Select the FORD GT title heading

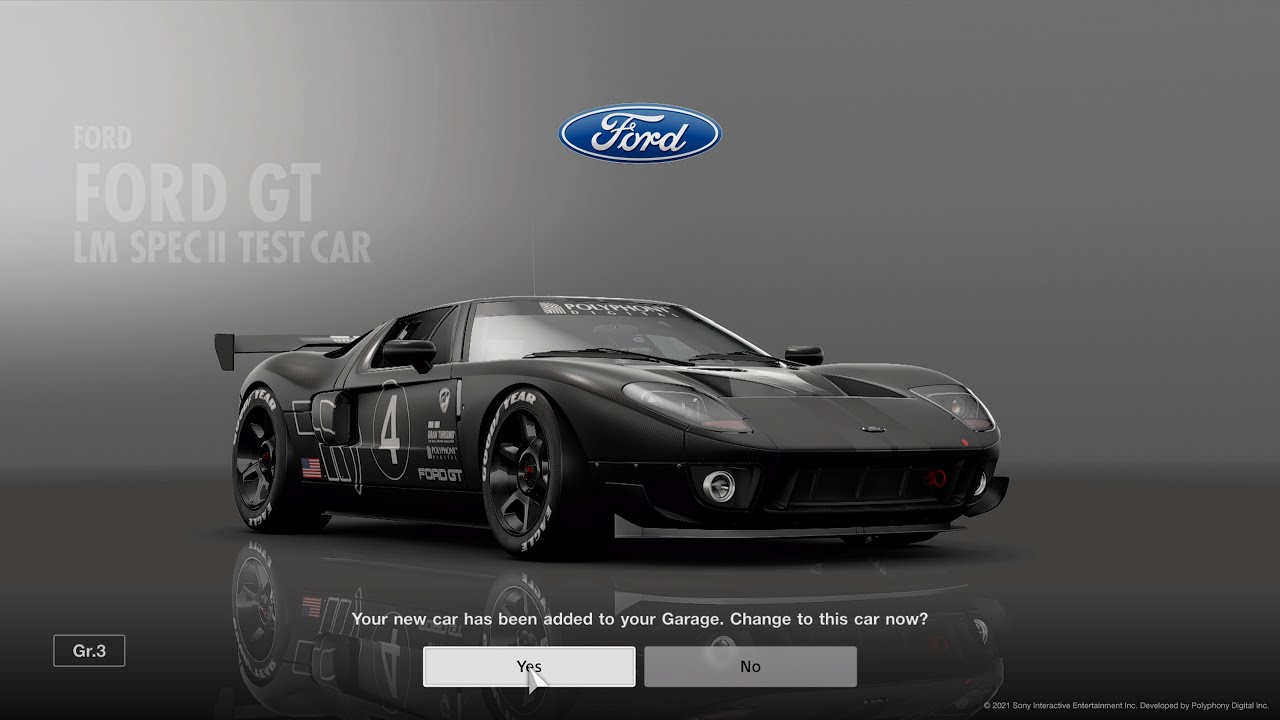pyautogui.click(x=197, y=191)
